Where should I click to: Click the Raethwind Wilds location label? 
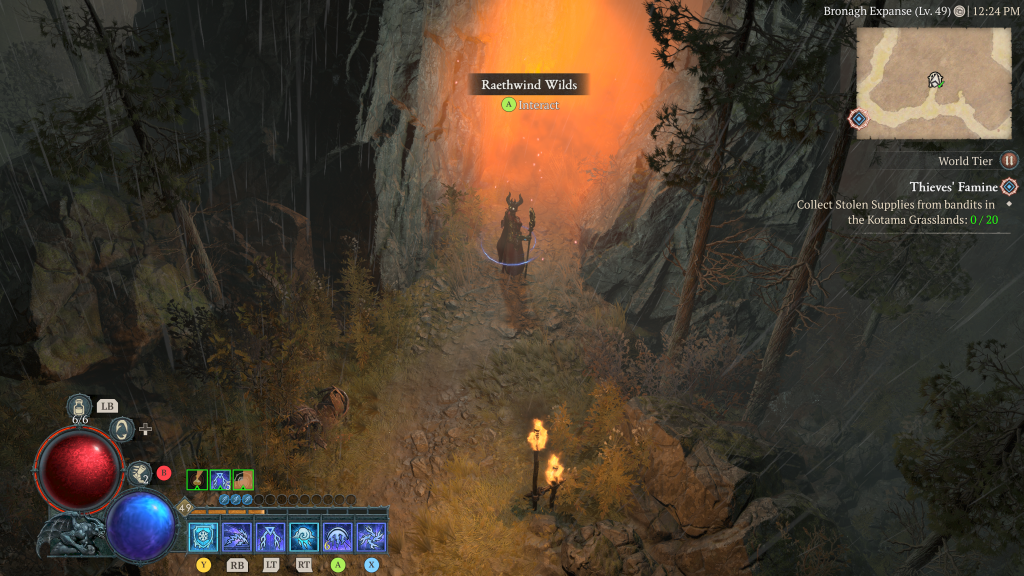(529, 85)
